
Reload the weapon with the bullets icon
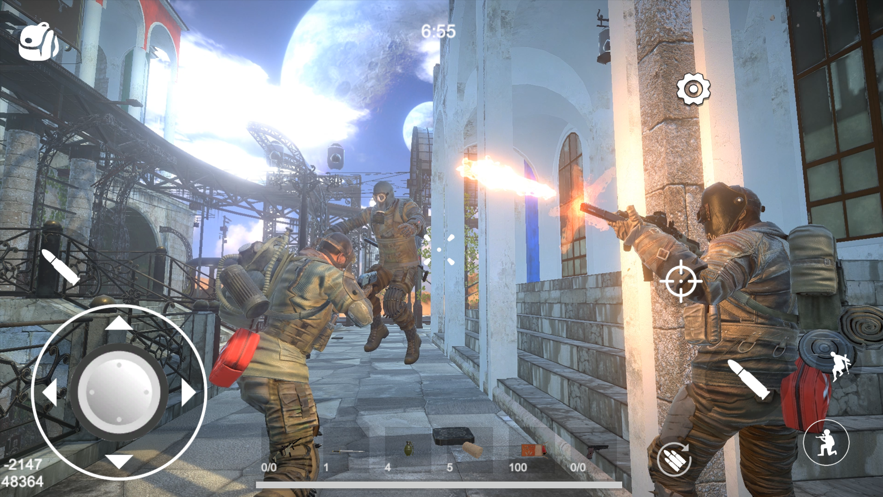pos(675,459)
